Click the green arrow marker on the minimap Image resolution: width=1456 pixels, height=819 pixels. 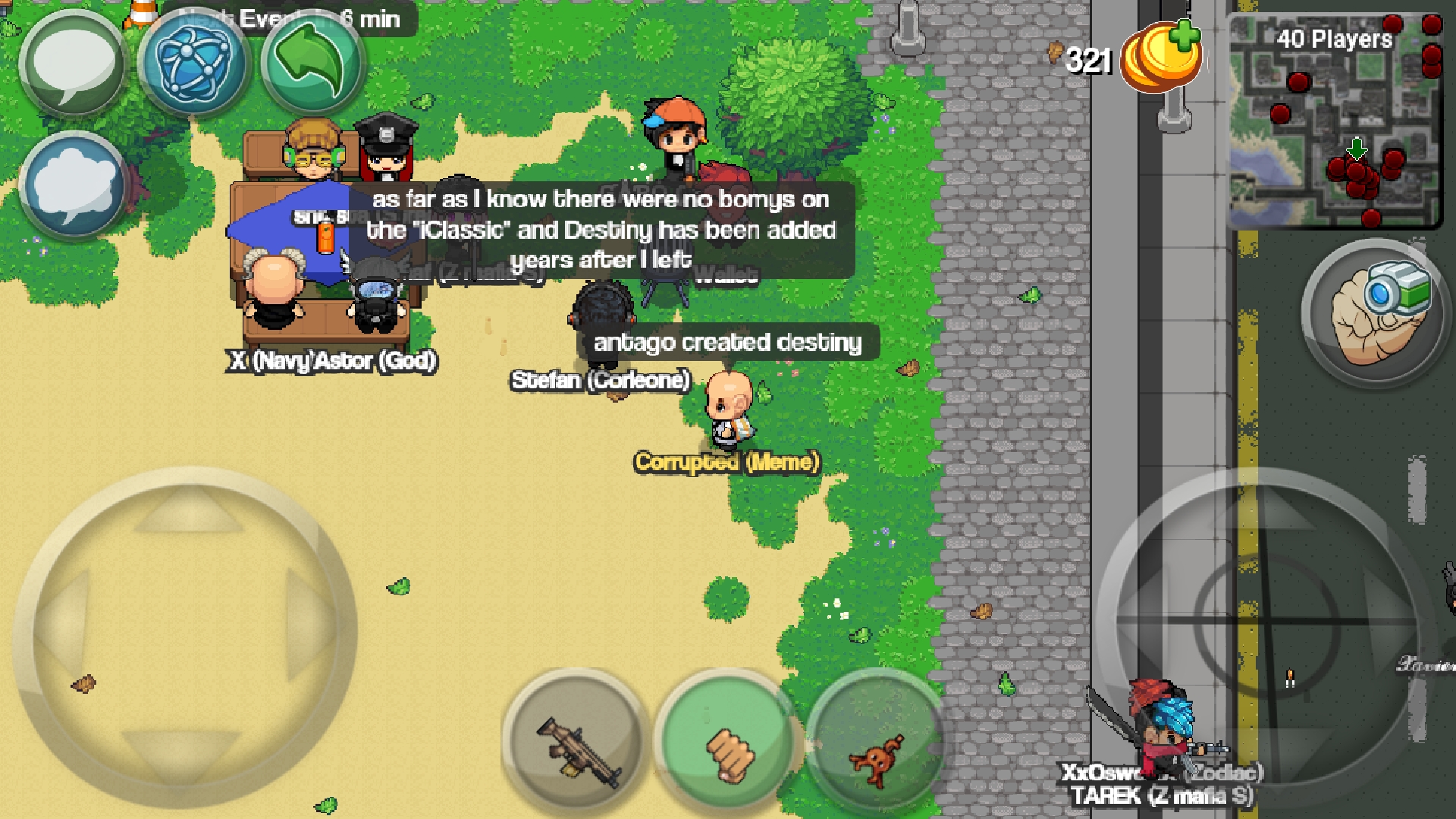tap(1356, 150)
